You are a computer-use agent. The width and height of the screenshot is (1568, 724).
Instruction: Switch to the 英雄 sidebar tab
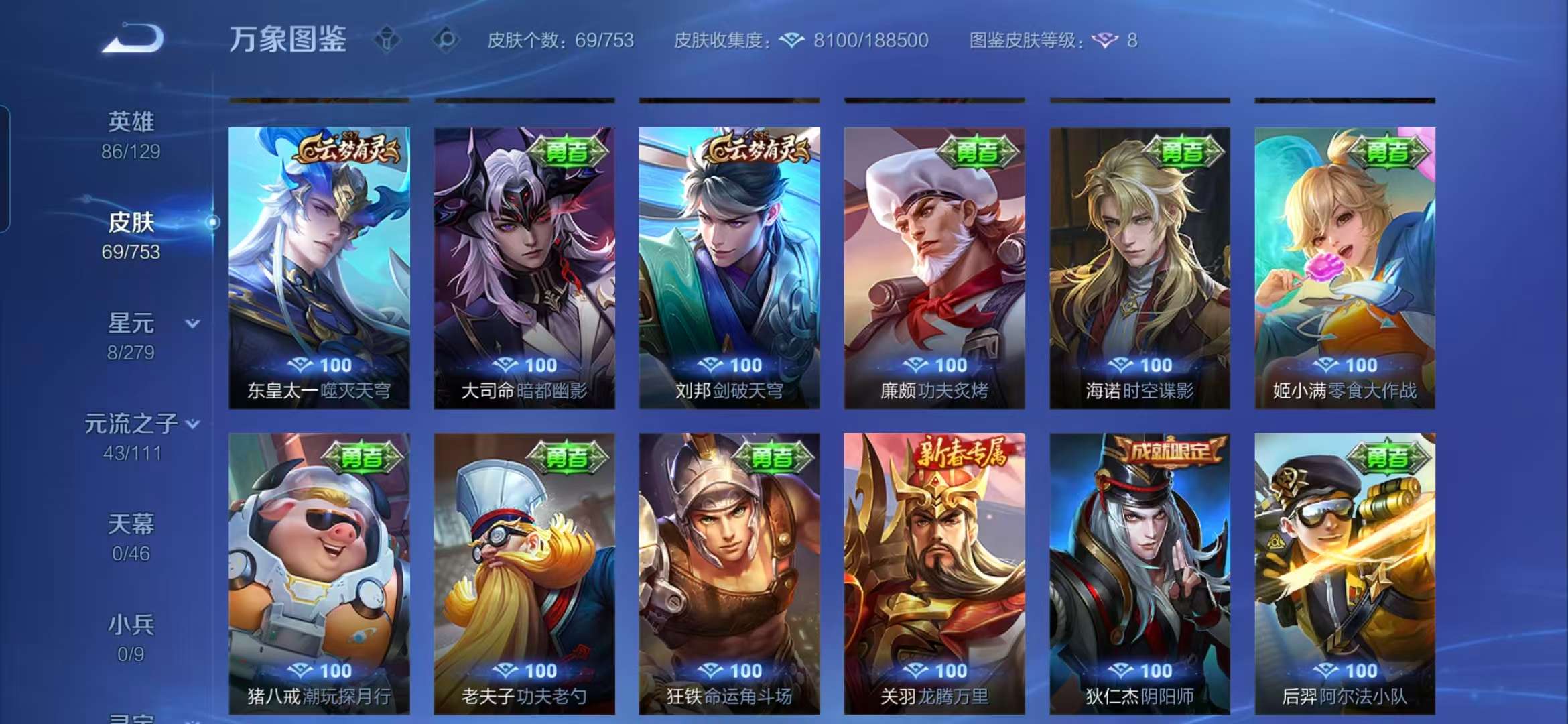point(133,121)
